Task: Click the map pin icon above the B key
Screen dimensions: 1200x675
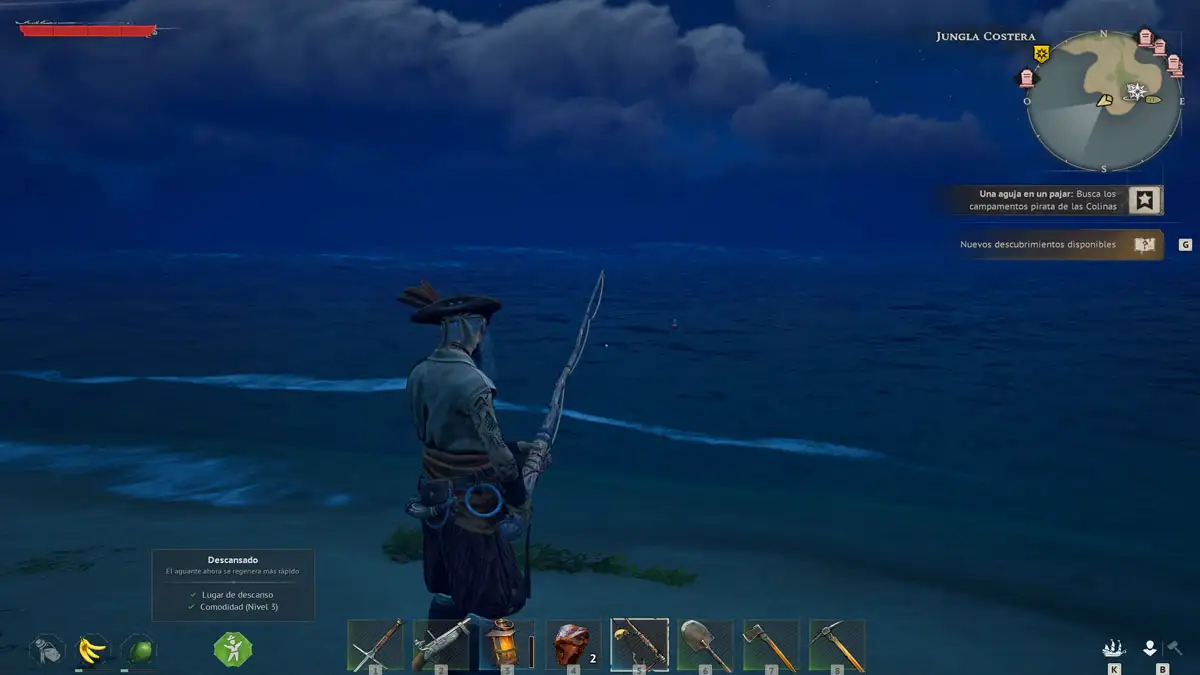Action: click(1150, 648)
